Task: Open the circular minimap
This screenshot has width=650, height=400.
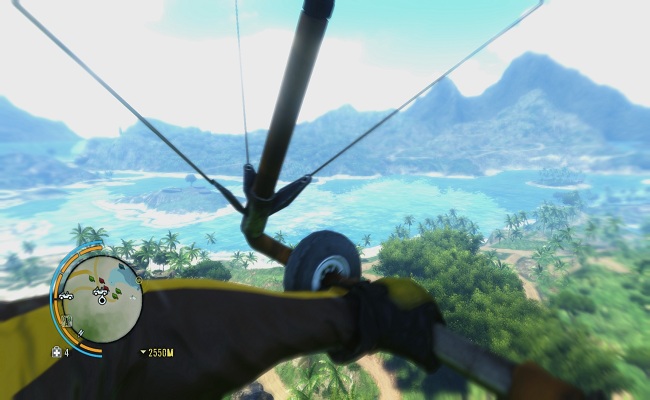Action: tap(101, 298)
